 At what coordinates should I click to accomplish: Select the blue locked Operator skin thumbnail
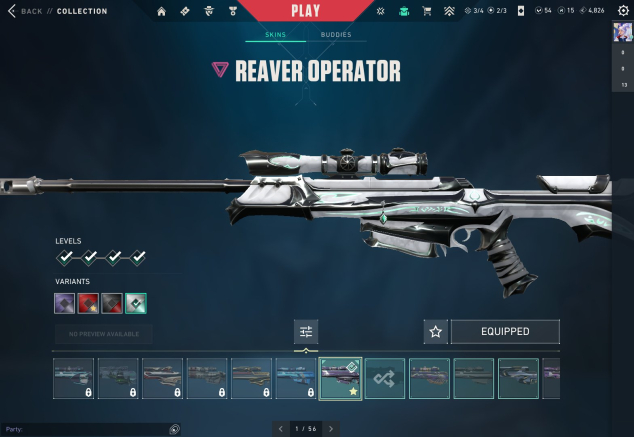coord(296,379)
